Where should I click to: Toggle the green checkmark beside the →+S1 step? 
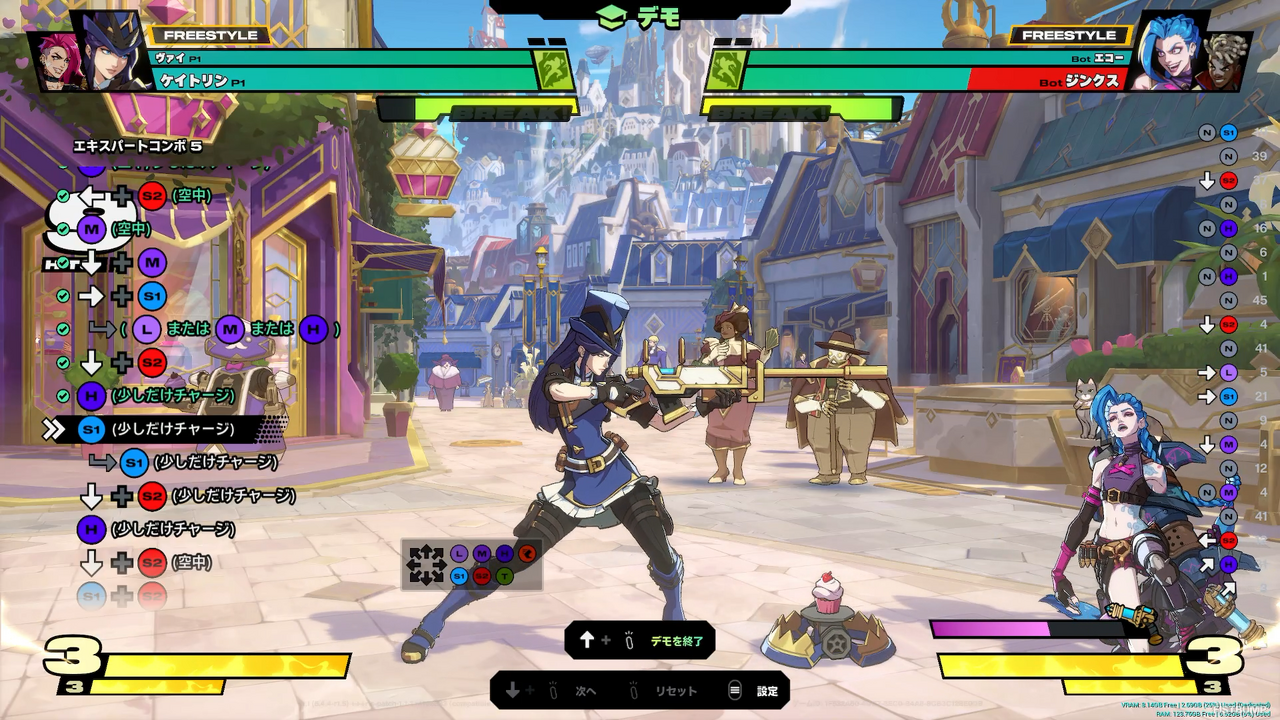(64, 293)
